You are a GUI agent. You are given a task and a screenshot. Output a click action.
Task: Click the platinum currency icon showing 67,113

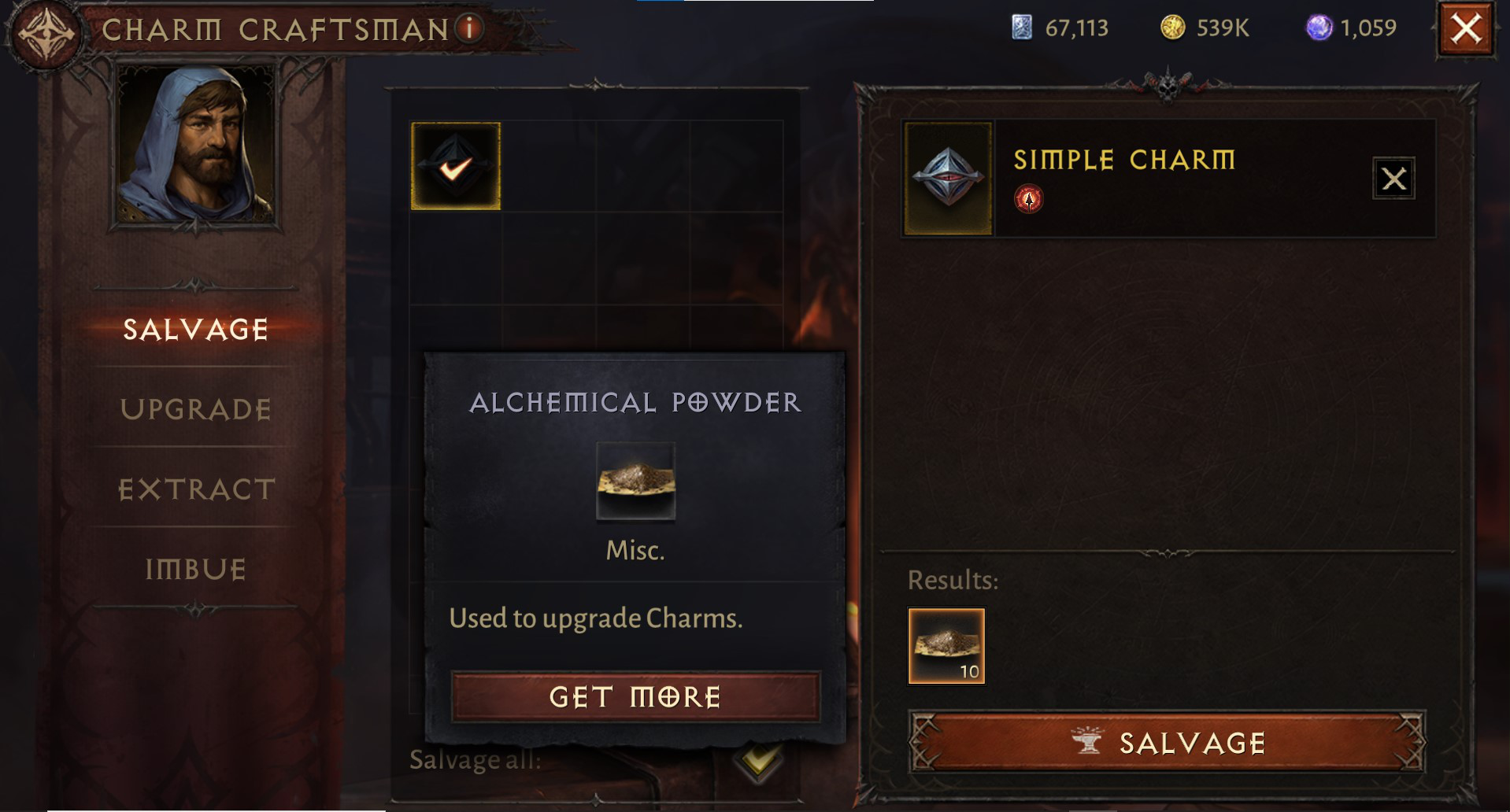(x=1020, y=29)
